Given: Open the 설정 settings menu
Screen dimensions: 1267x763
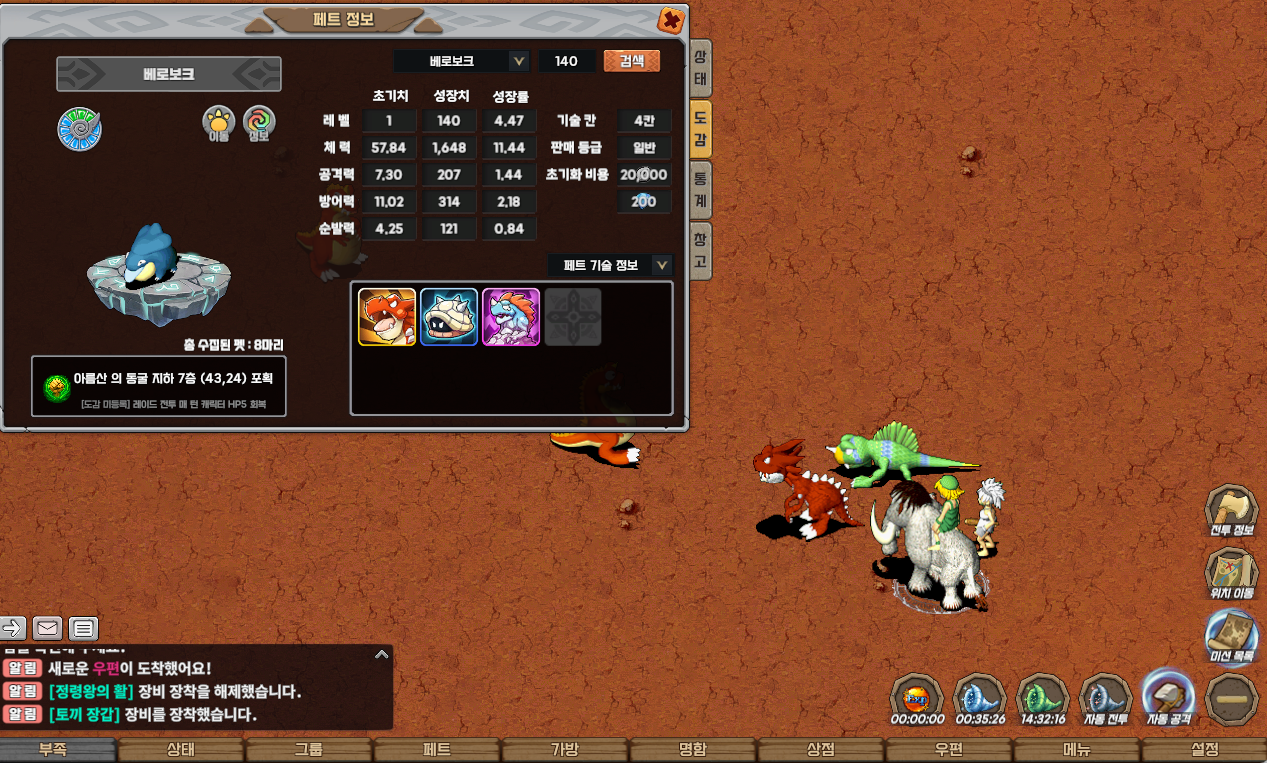Looking at the screenshot, I should [x=1204, y=750].
